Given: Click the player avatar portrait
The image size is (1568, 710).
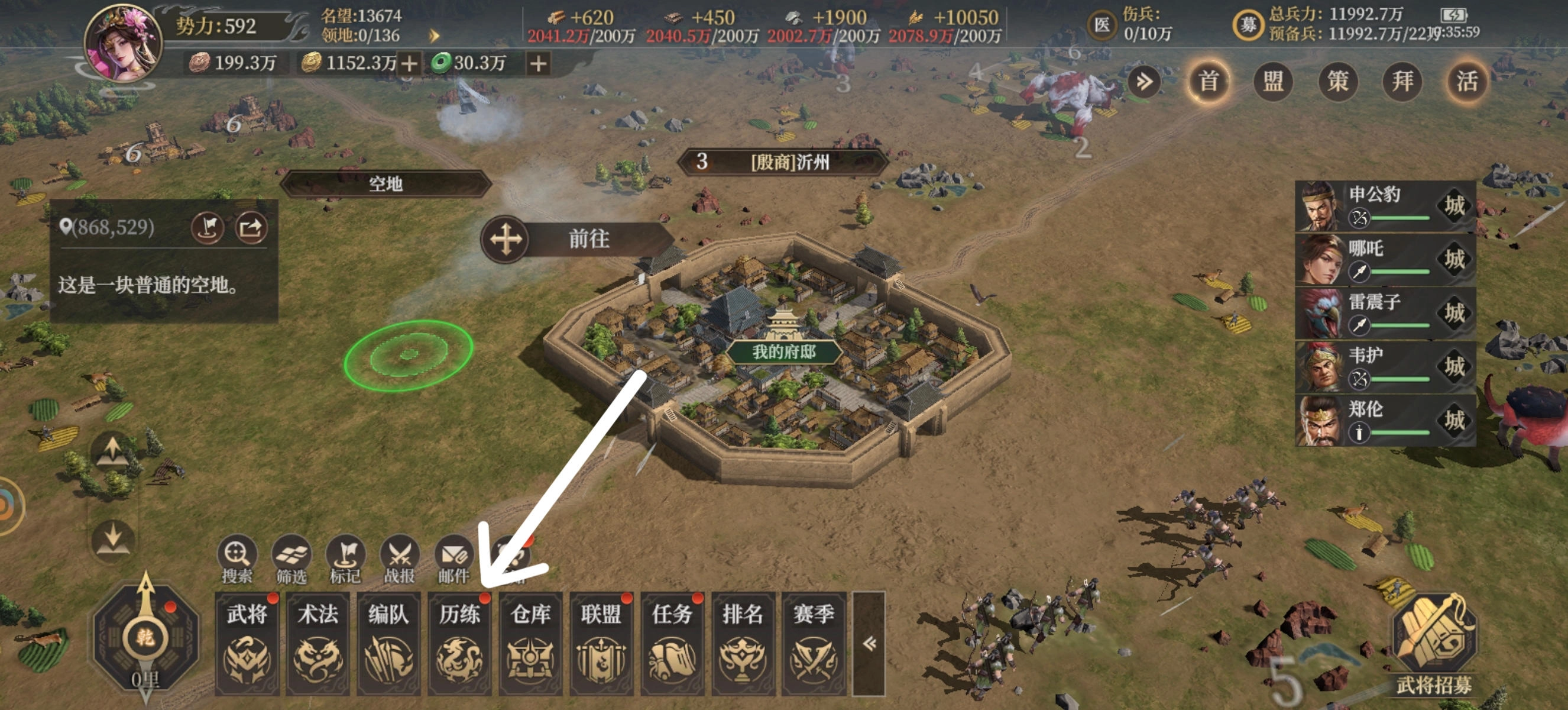Looking at the screenshot, I should pos(124,44).
